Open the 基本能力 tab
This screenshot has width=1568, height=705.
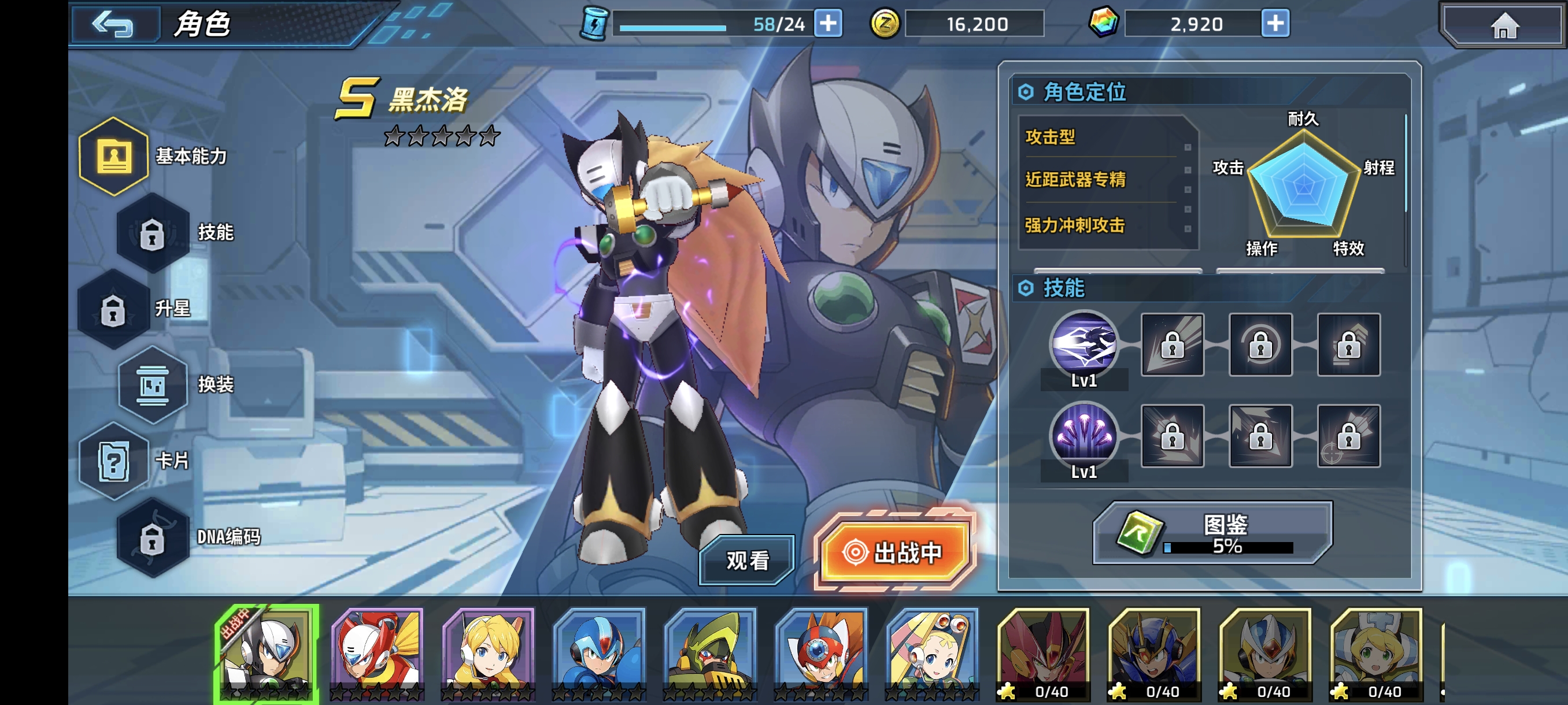pyautogui.click(x=114, y=157)
